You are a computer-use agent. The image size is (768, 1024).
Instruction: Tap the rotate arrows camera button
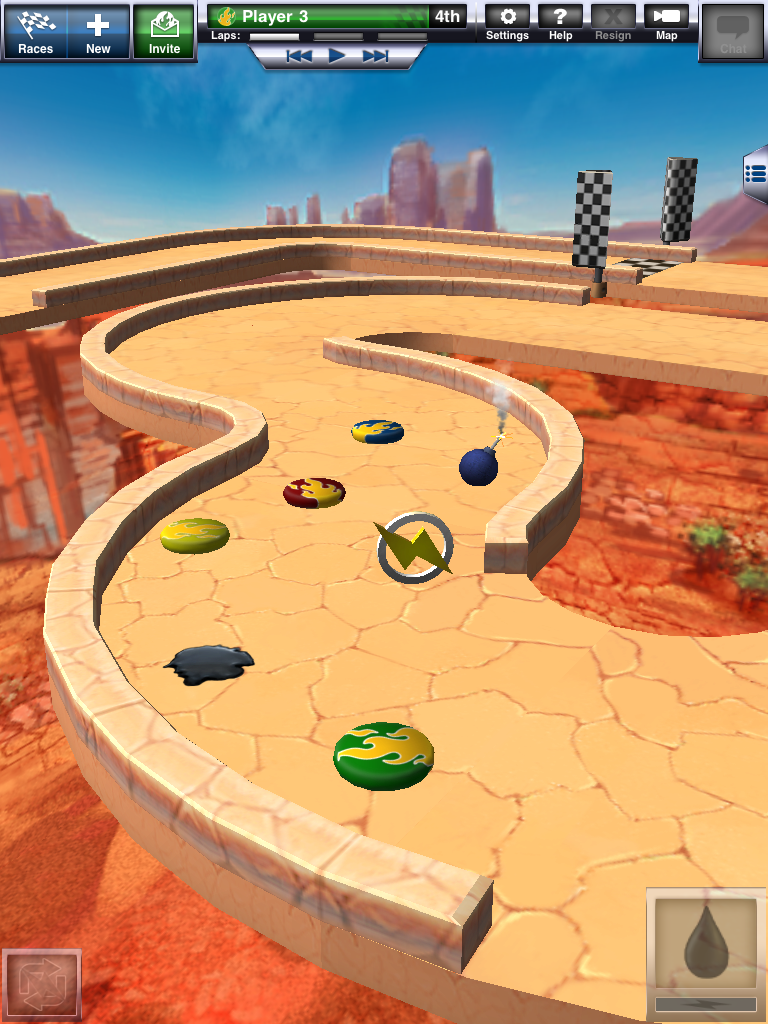point(41,984)
